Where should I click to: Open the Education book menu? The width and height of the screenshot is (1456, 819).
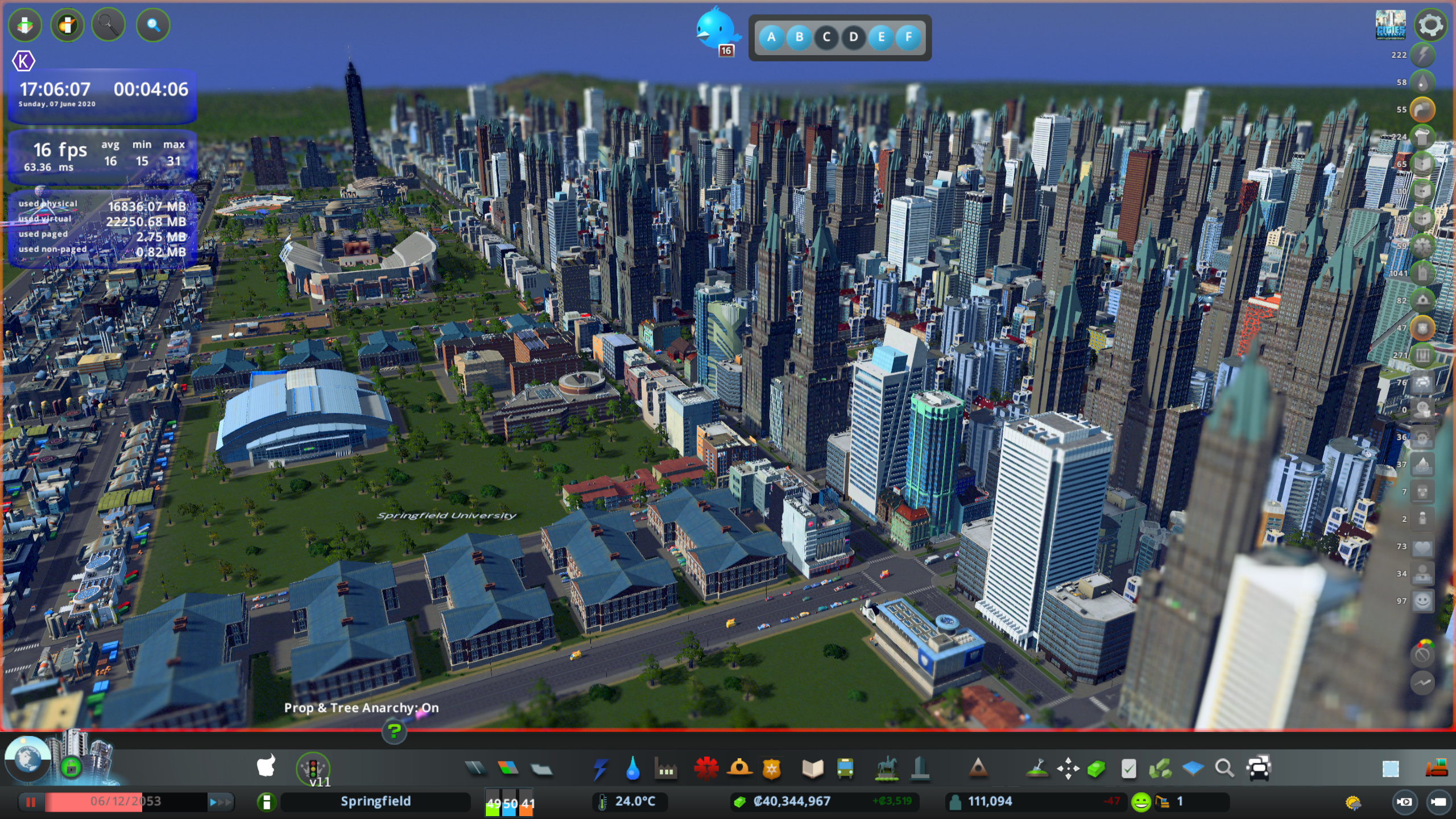(x=812, y=769)
